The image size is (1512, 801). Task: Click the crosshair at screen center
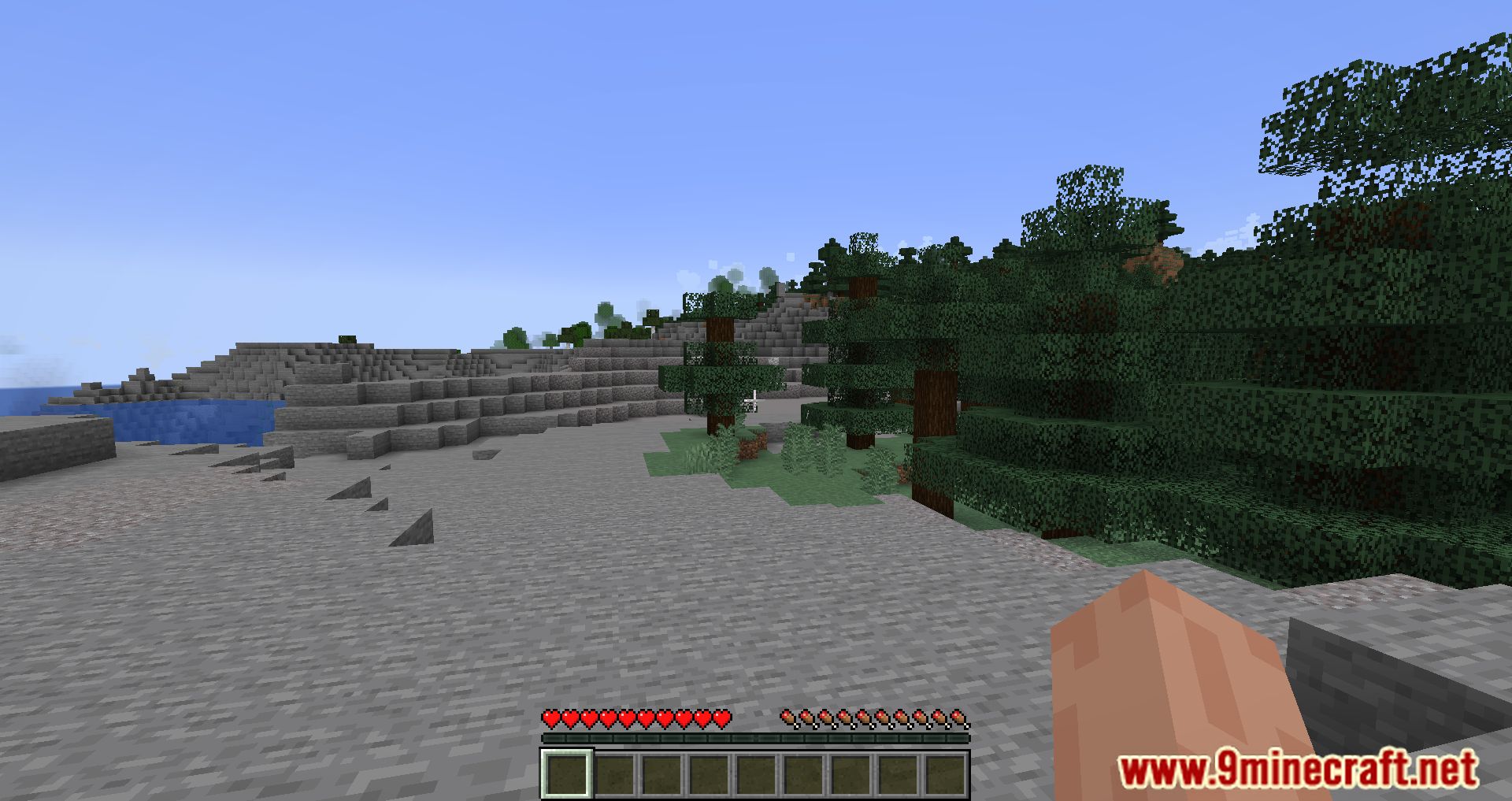pos(754,399)
